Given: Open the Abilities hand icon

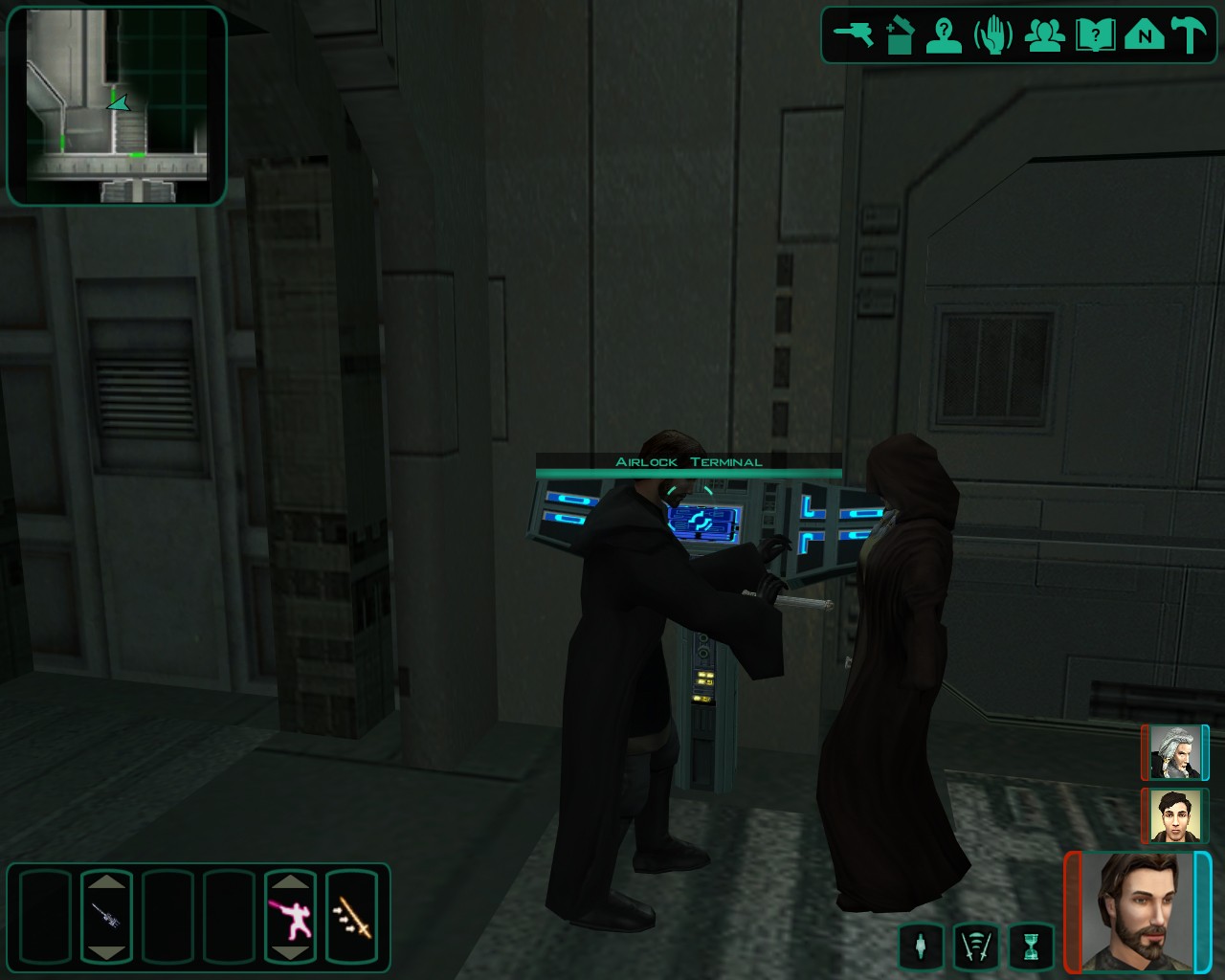Looking at the screenshot, I should click(x=993, y=35).
